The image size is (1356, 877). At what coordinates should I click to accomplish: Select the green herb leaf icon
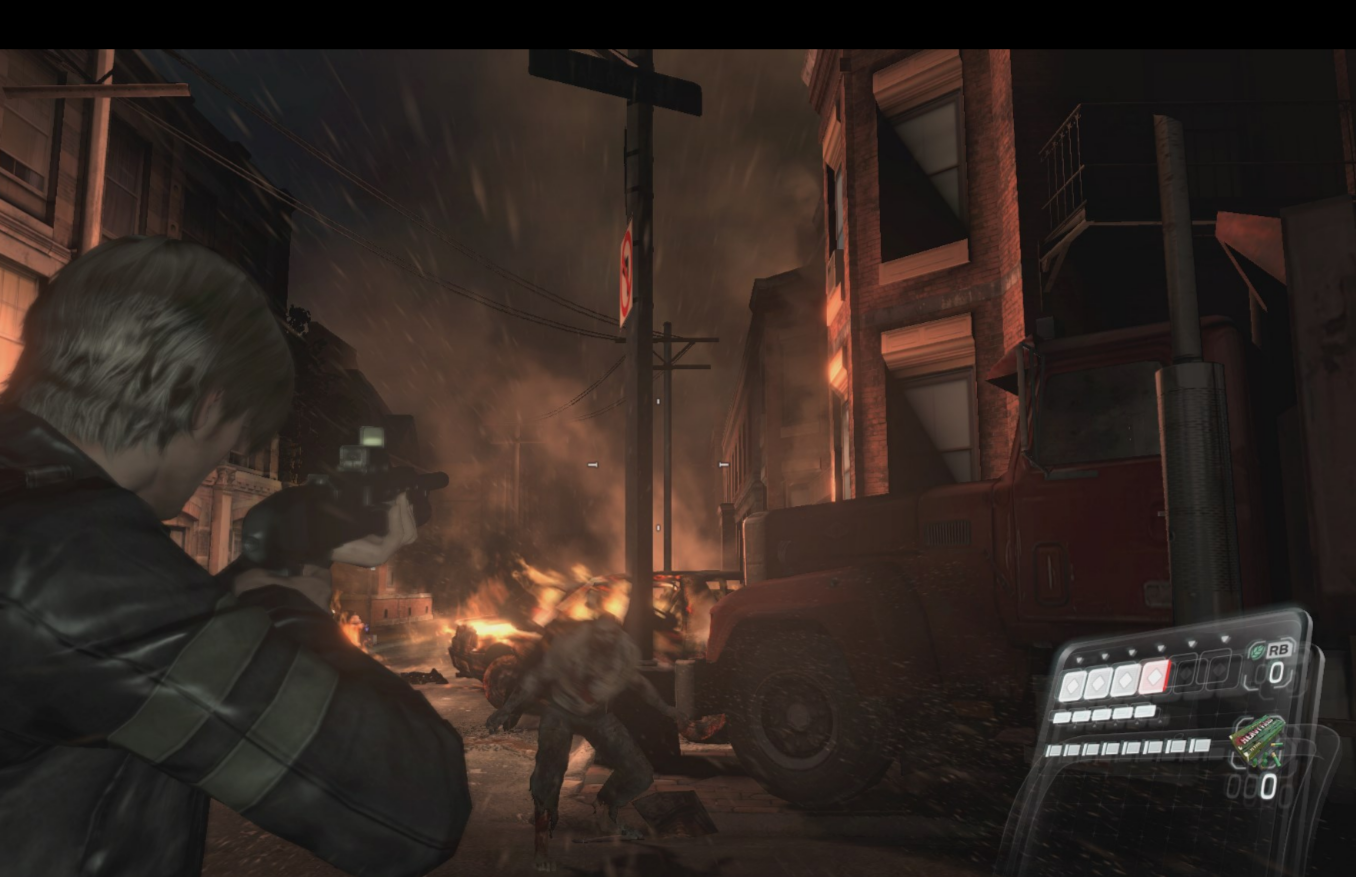pos(1259,652)
